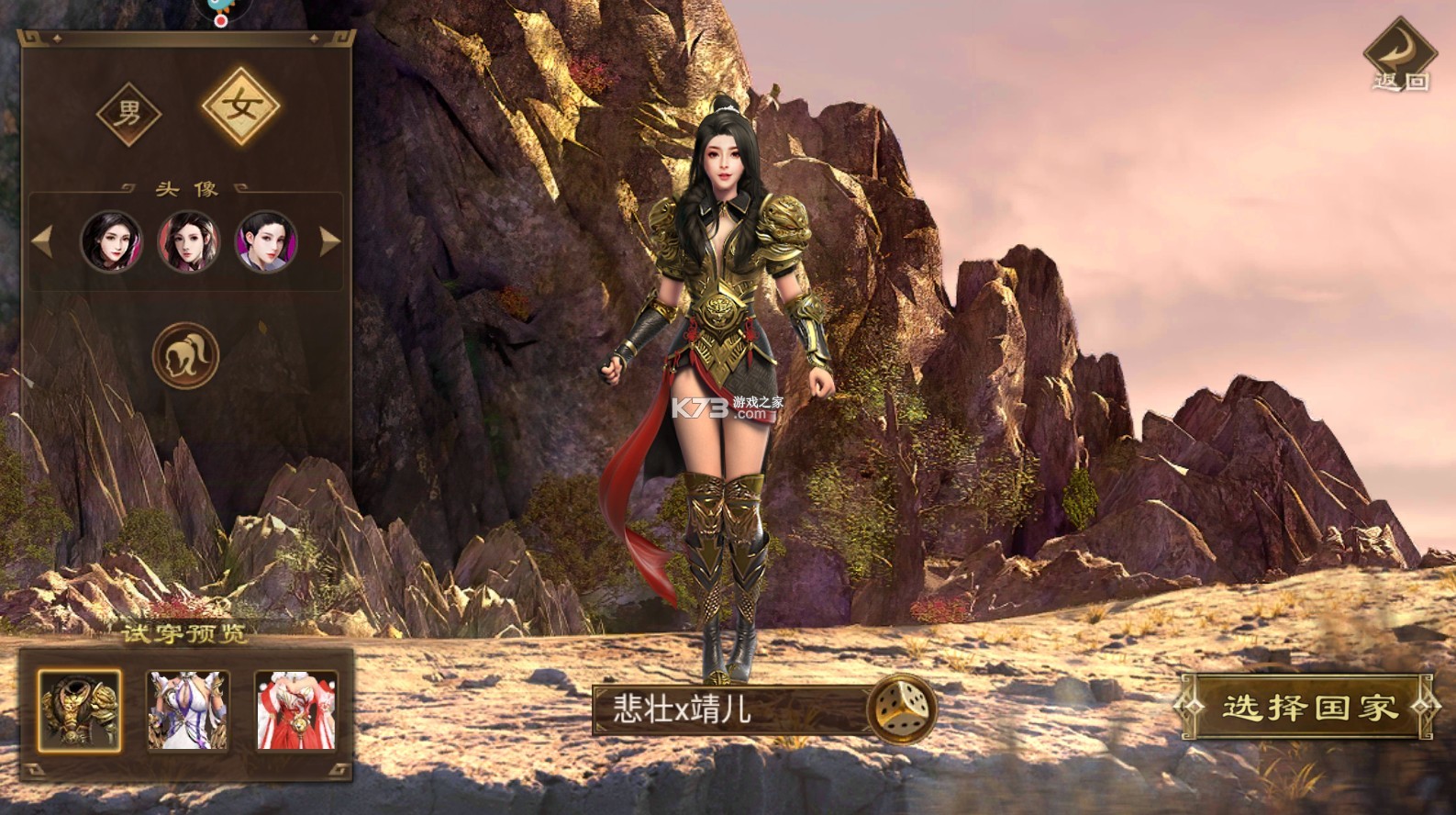The height and width of the screenshot is (815, 1456).
Task: Preview the red and white dress outfit
Action: [x=296, y=710]
